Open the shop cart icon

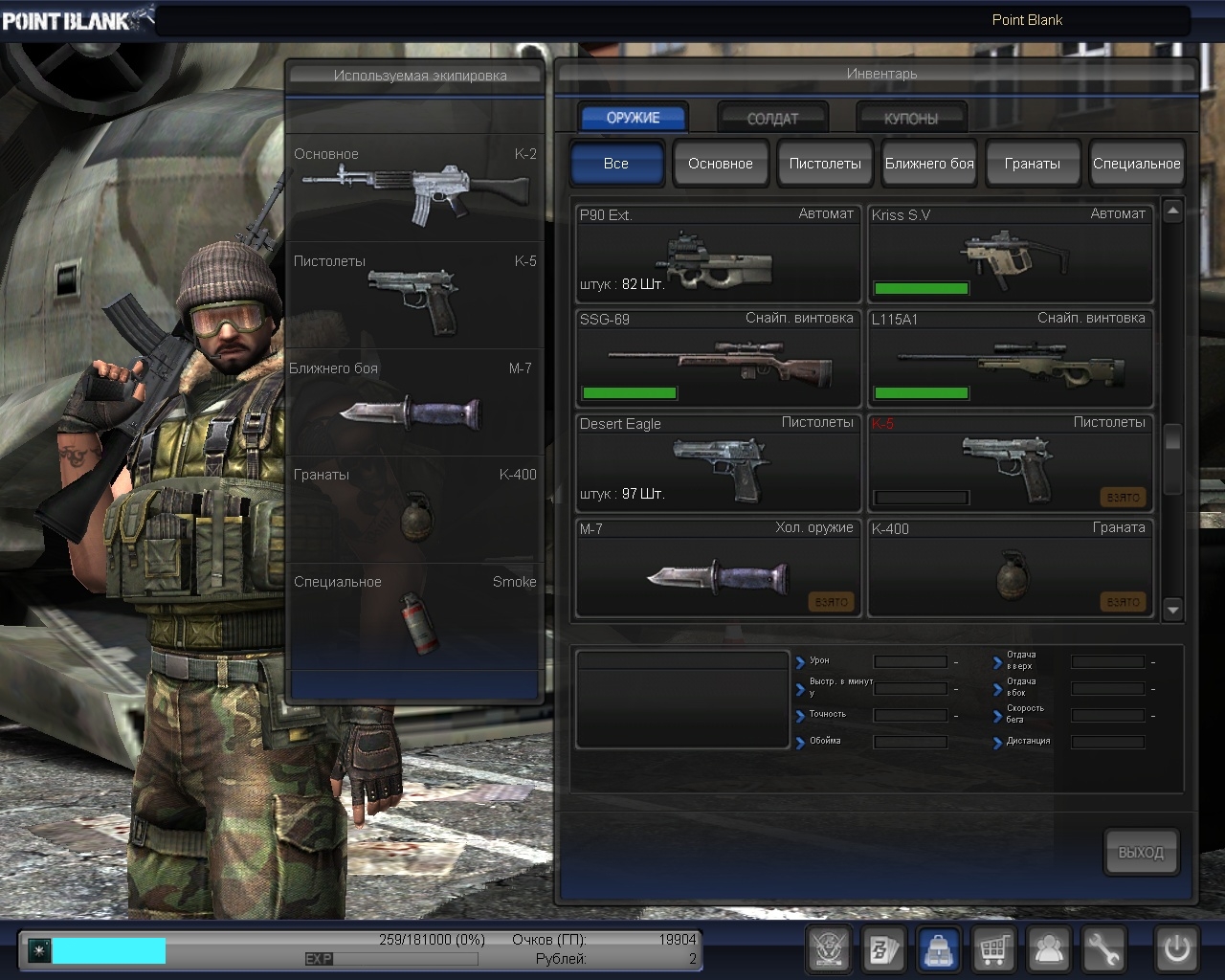(994, 950)
